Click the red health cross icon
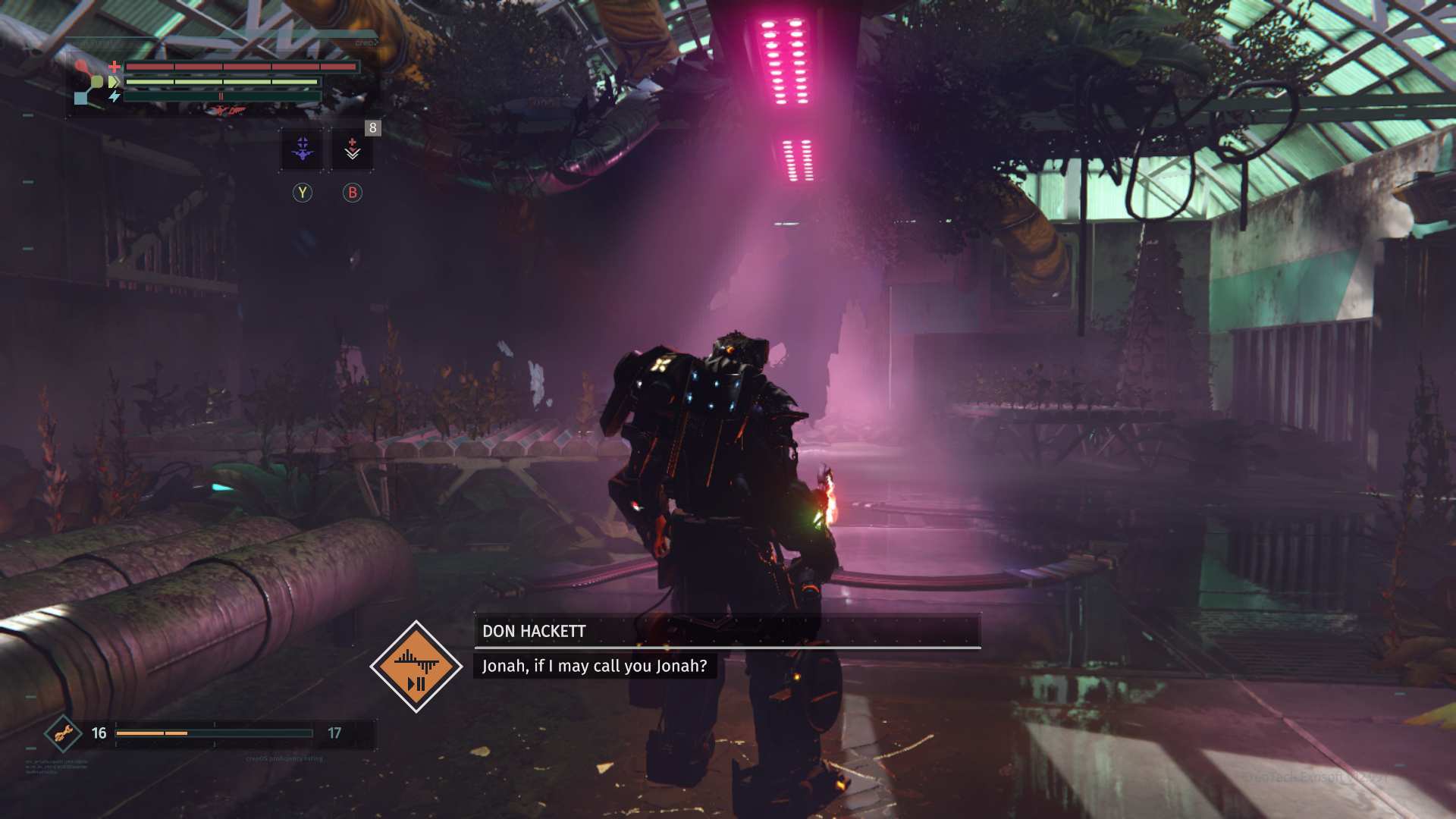This screenshot has width=1456, height=819. (115, 66)
